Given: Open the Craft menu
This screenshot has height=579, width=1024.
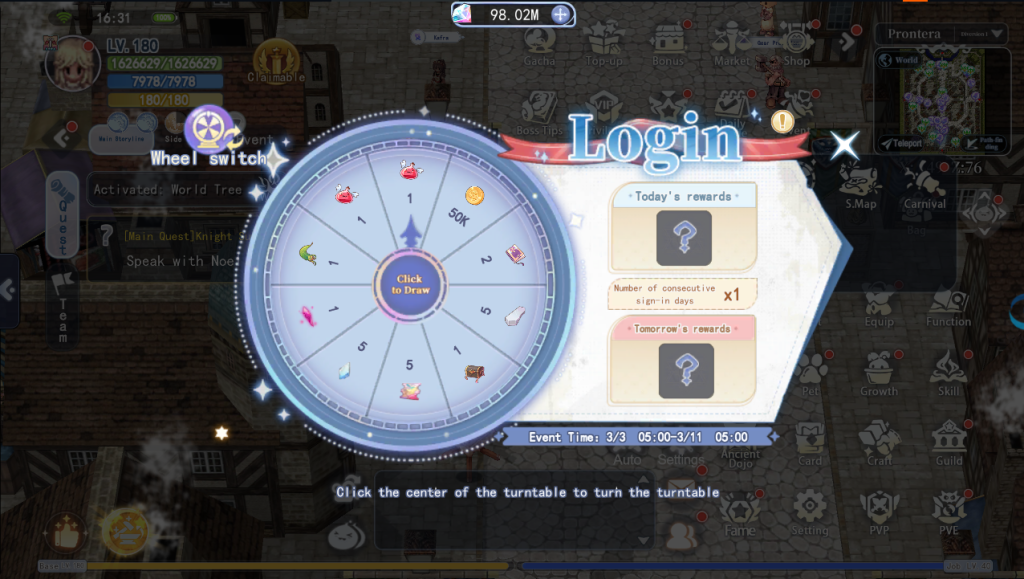Looking at the screenshot, I should coord(880,442).
